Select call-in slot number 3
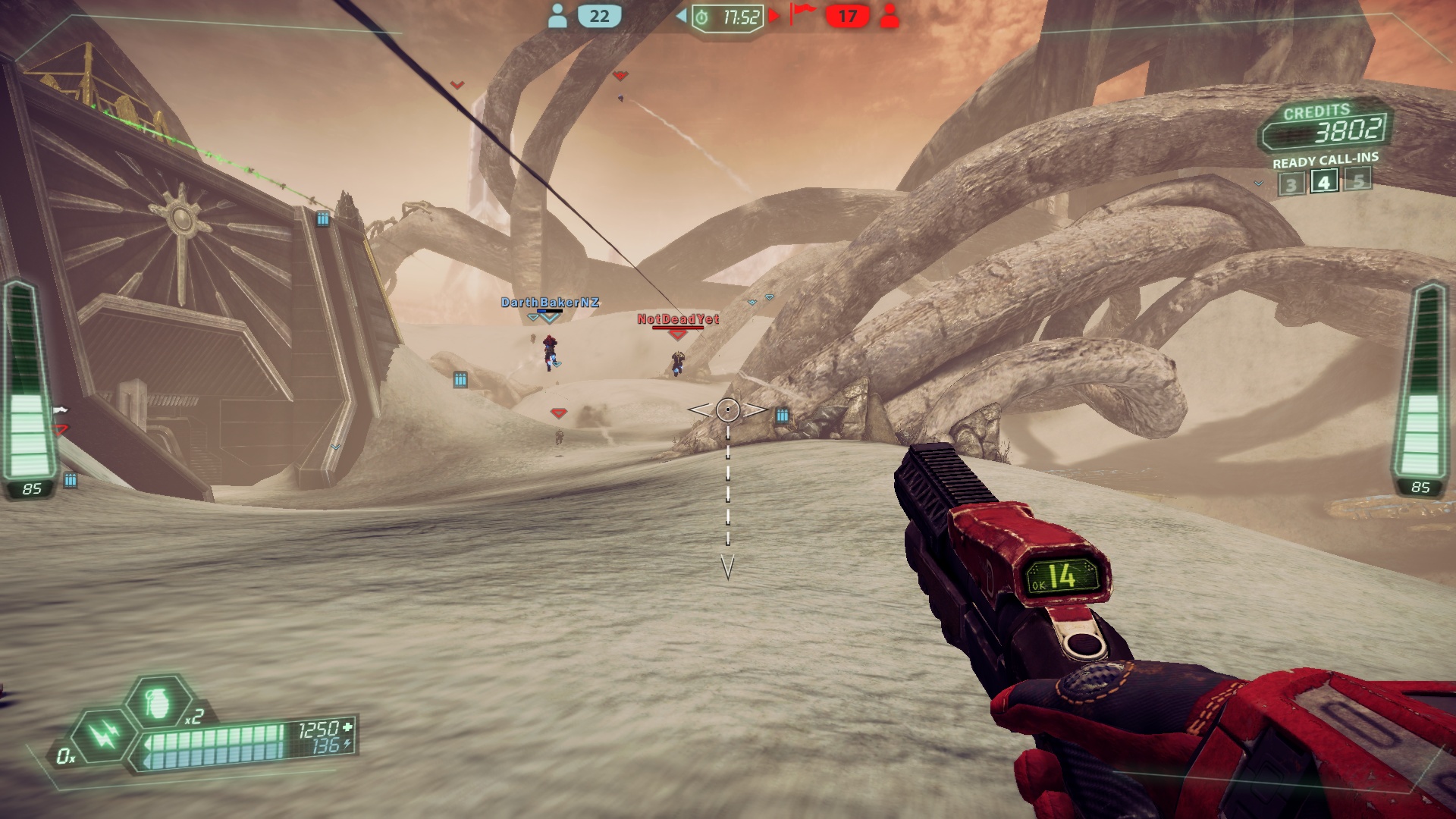 click(x=1291, y=184)
